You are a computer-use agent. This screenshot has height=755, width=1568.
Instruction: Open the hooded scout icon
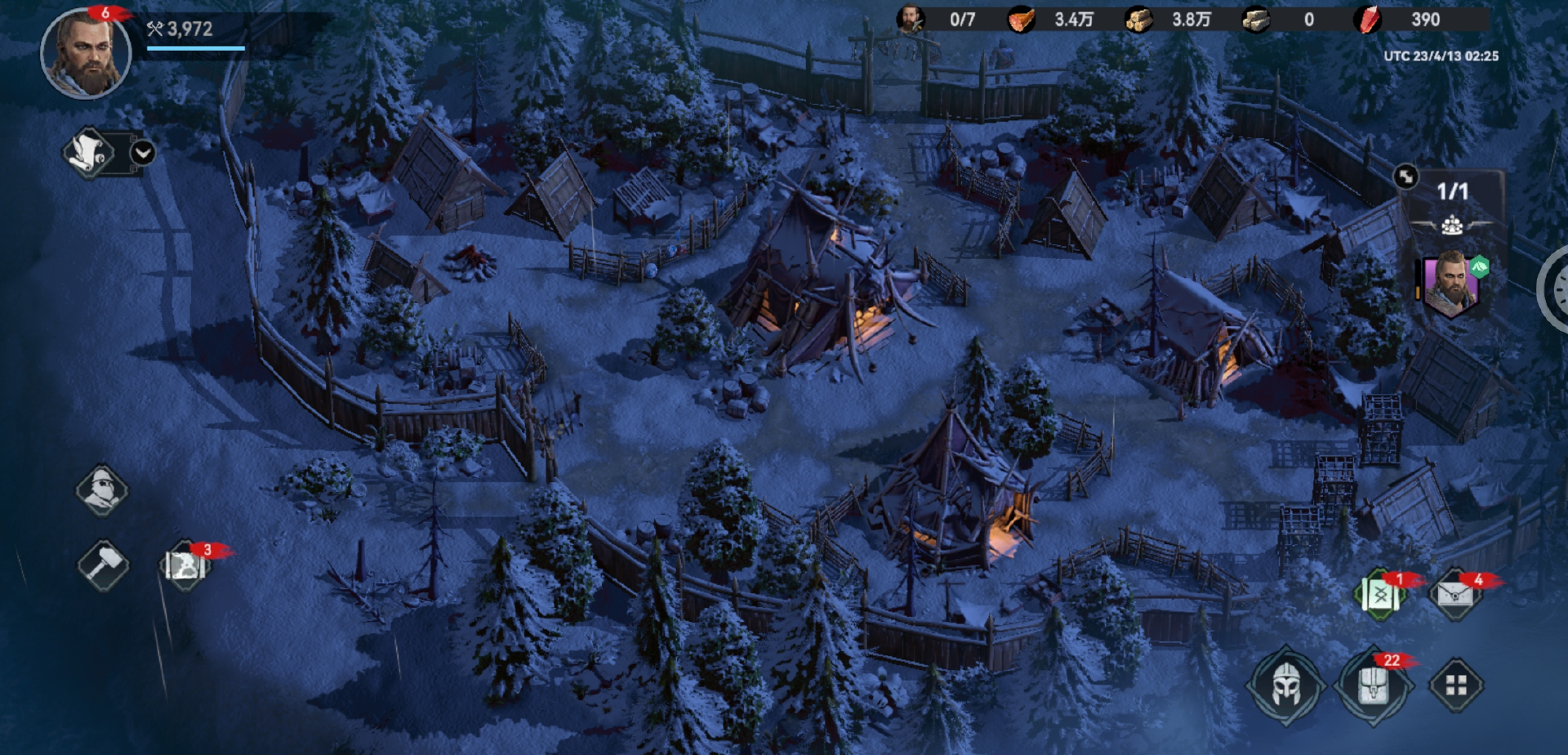coord(102,490)
